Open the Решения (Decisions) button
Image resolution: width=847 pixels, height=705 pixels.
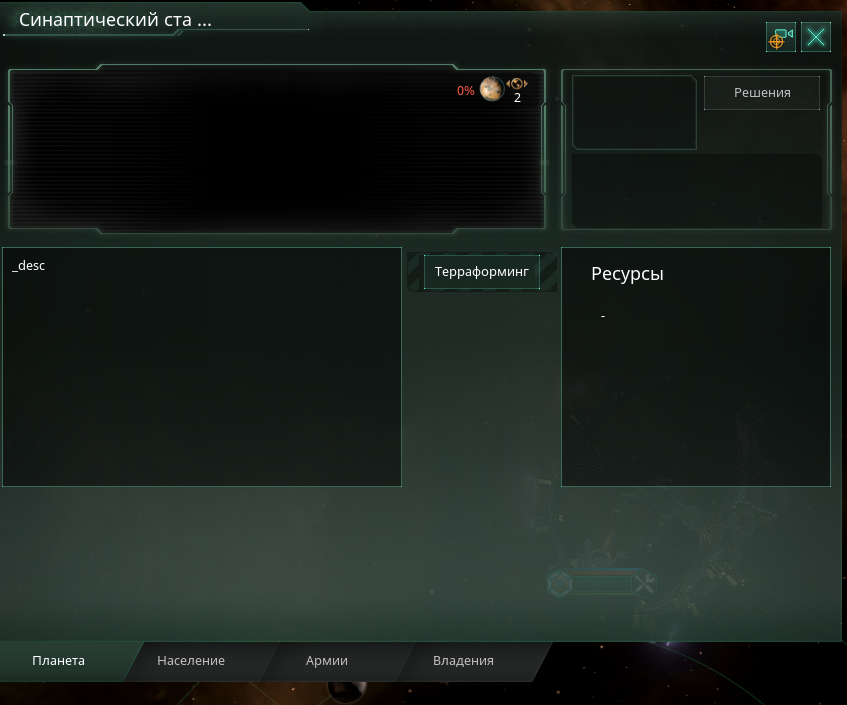tap(762, 93)
